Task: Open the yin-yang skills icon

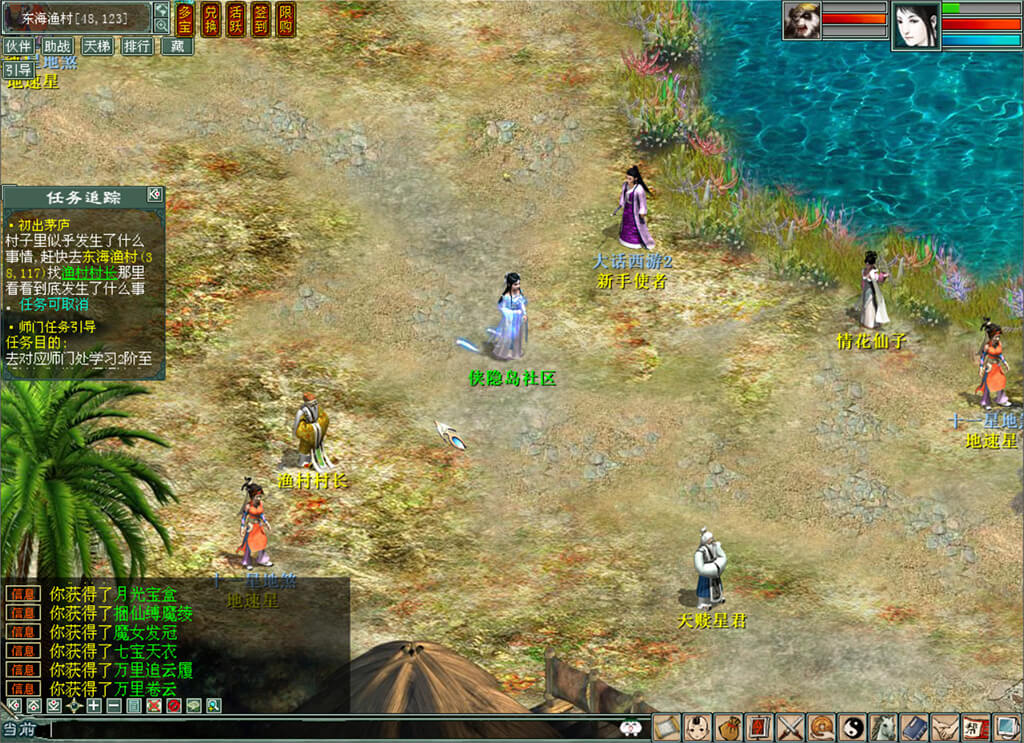Action: click(x=853, y=727)
